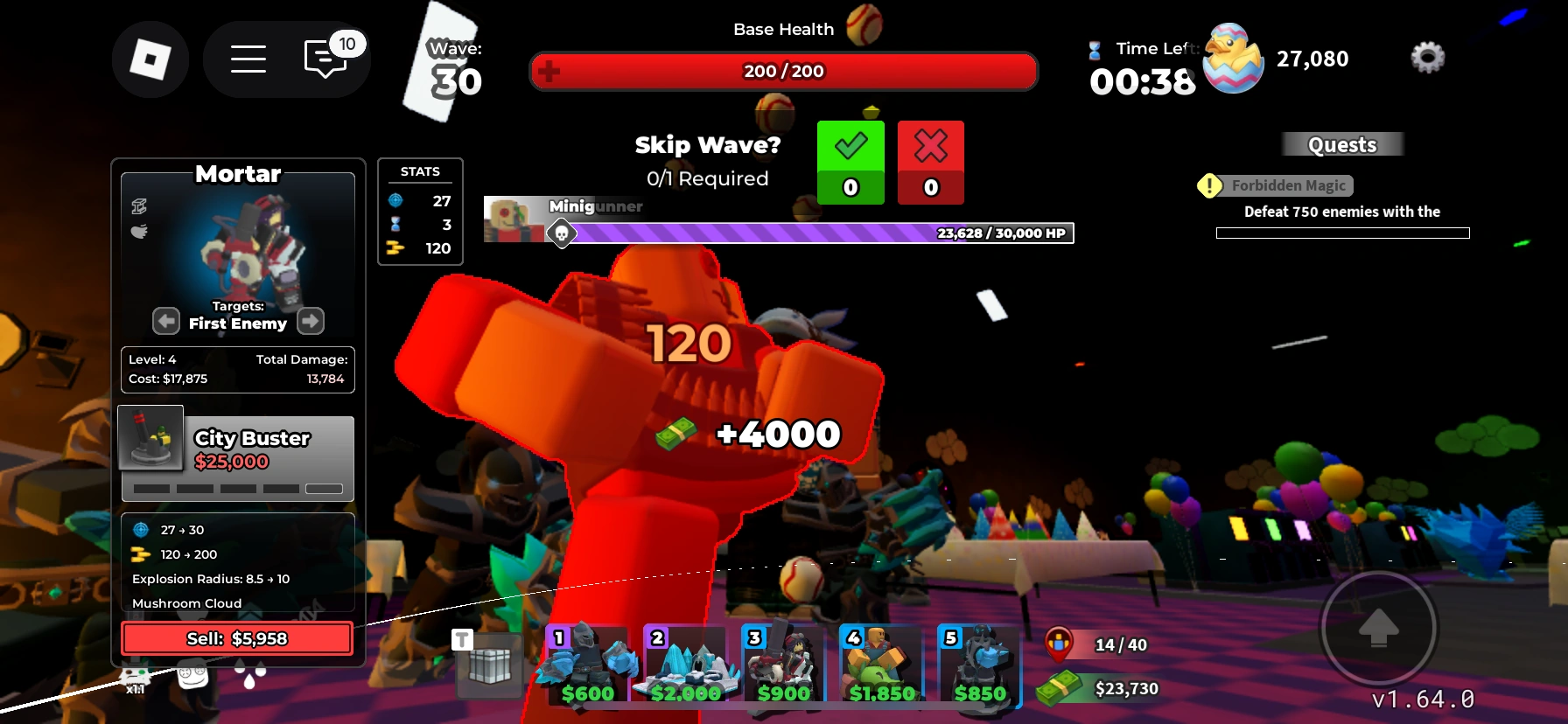Viewport: 1568px width, 724px height.
Task: Select tower slot 1 costing $600
Action: pyautogui.click(x=588, y=666)
